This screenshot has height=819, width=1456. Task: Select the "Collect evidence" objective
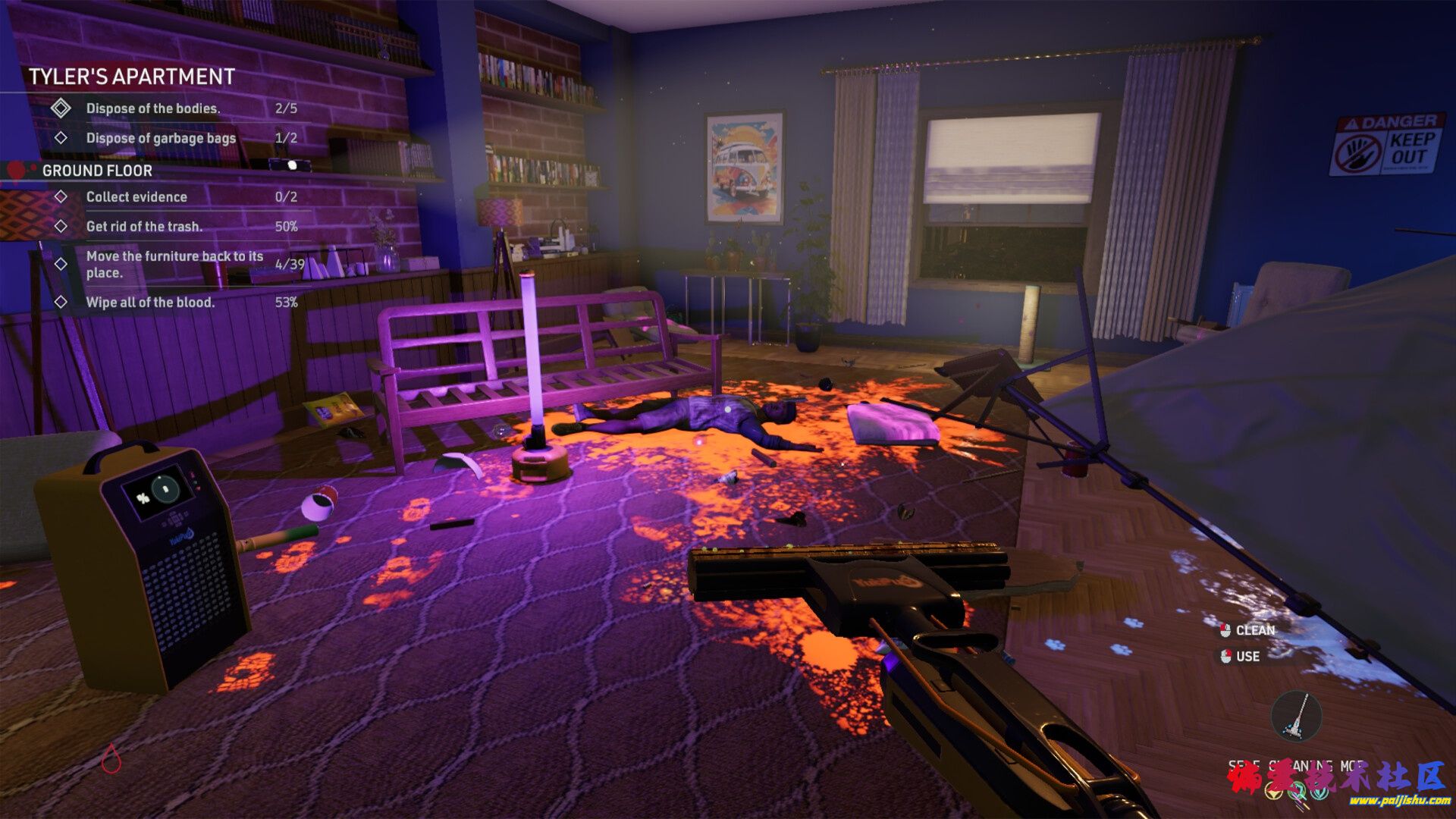tap(136, 197)
